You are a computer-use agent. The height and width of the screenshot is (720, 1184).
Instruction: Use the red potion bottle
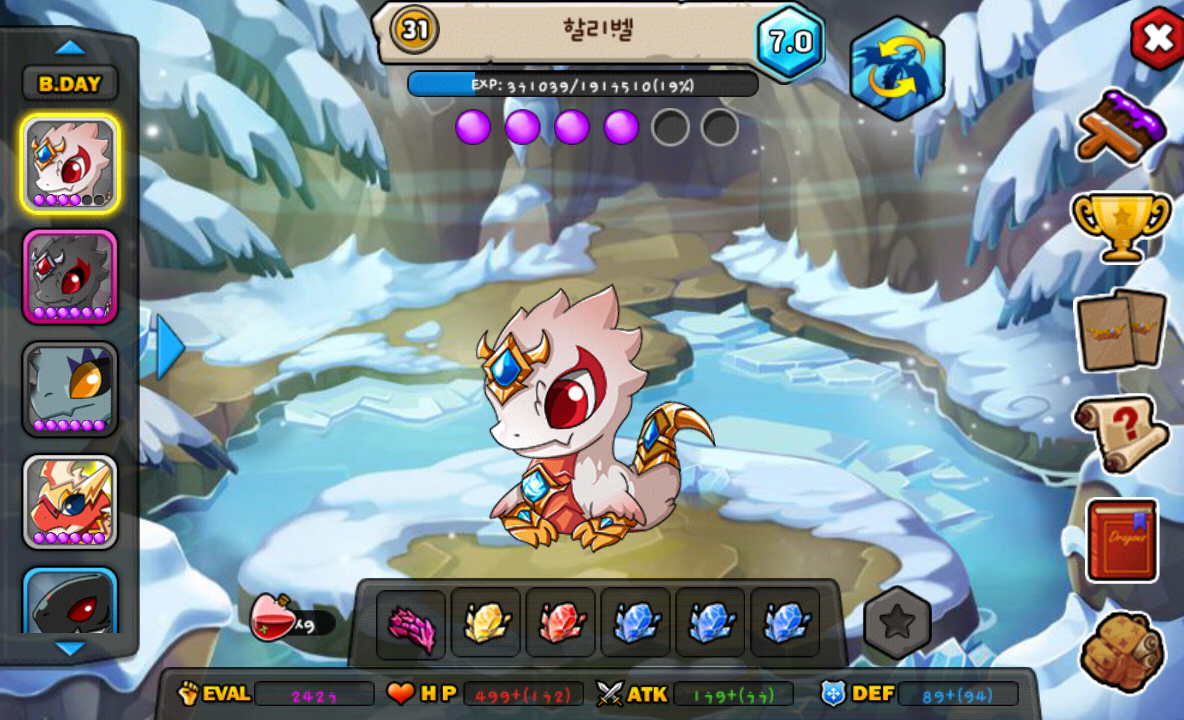[x=275, y=618]
